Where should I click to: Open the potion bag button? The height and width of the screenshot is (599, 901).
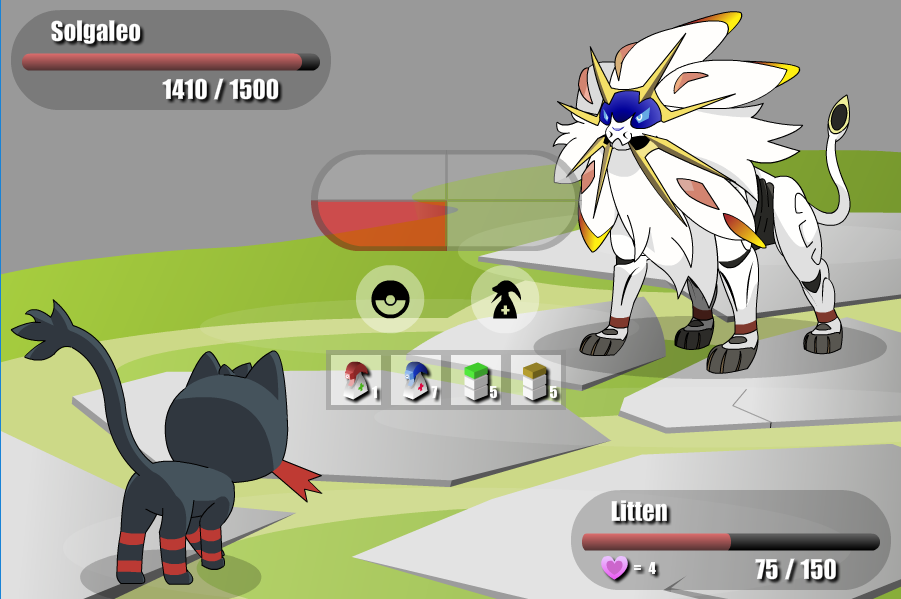click(505, 299)
